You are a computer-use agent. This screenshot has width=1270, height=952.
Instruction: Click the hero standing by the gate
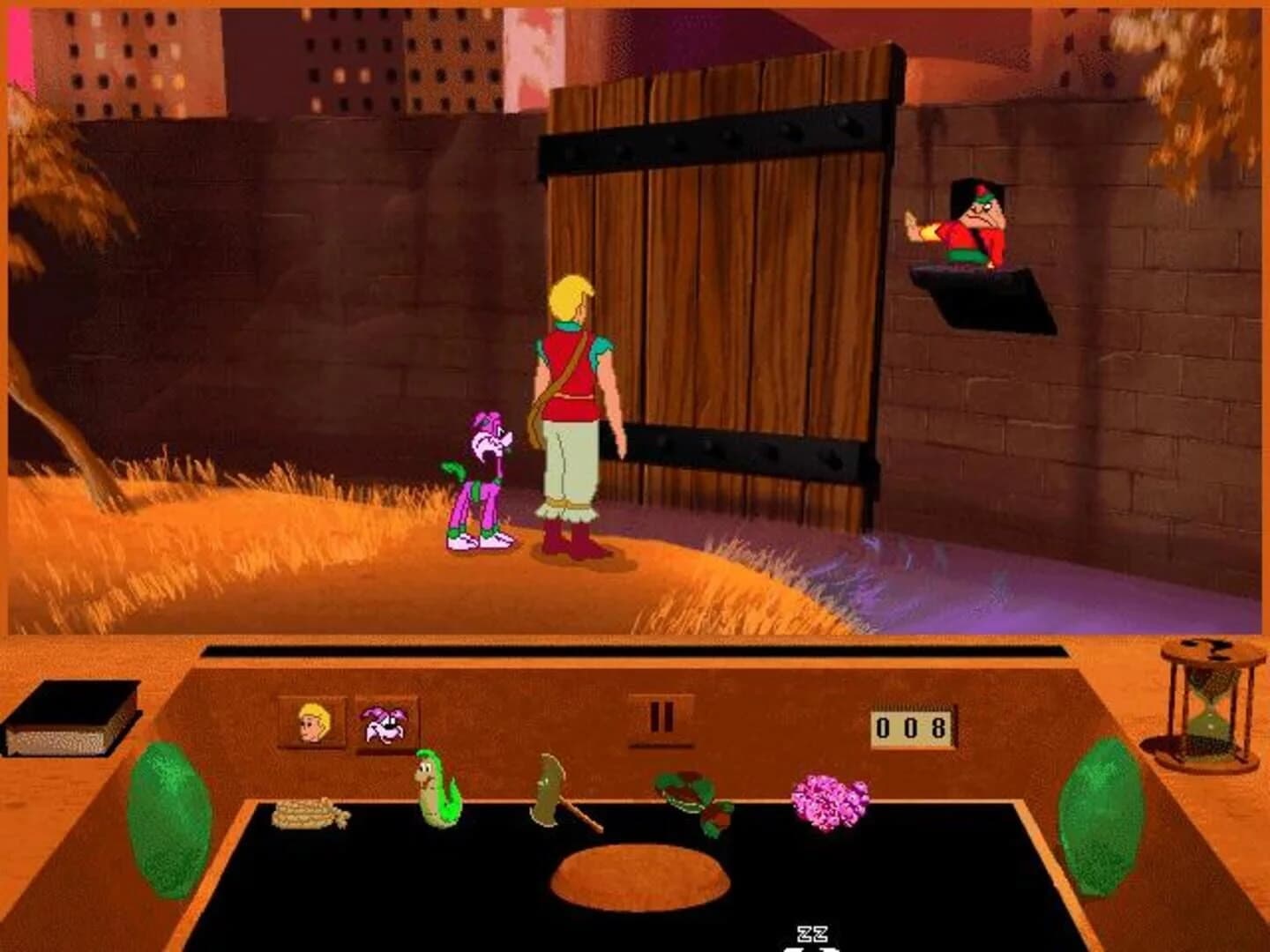pos(573,397)
